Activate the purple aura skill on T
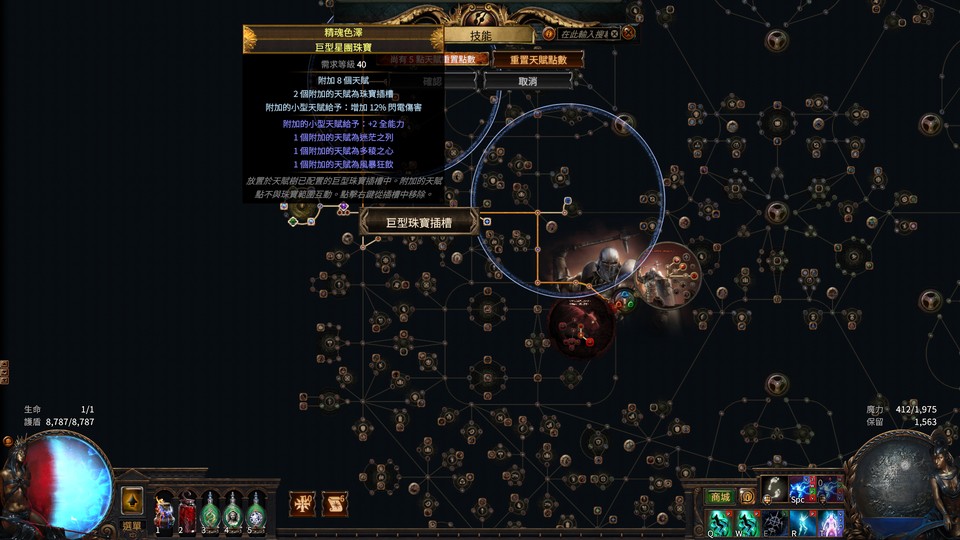 (x=829, y=522)
